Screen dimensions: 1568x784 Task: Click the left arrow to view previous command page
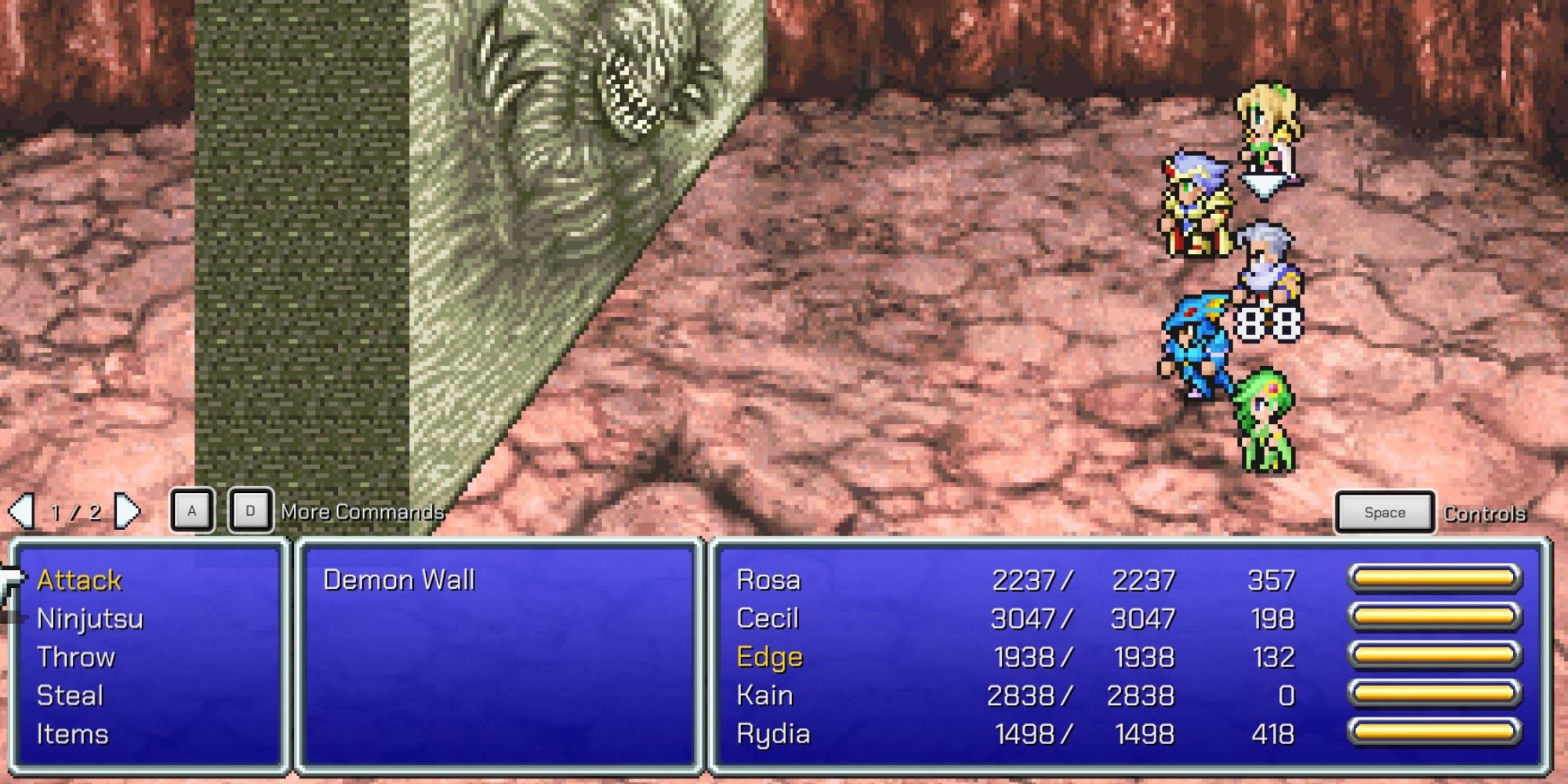pyautogui.click(x=24, y=510)
